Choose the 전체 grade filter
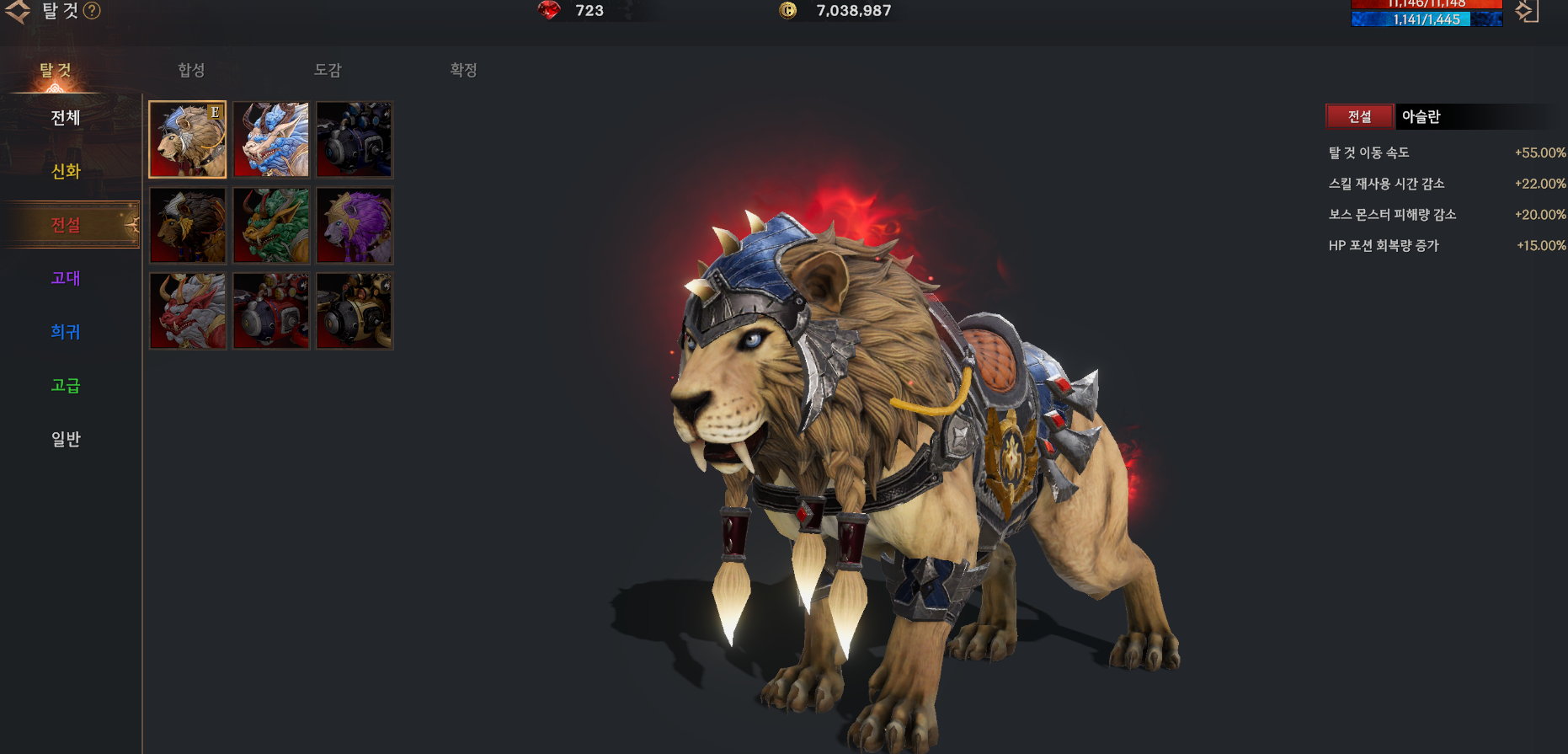Screen dimensions: 1568x754 click(66, 118)
